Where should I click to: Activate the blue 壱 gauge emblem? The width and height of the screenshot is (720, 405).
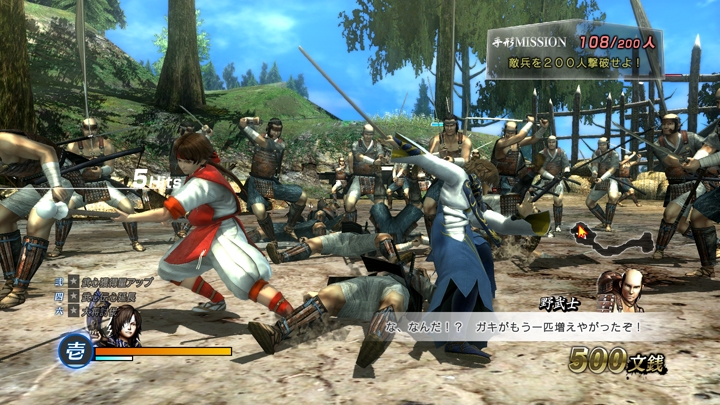tap(75, 352)
